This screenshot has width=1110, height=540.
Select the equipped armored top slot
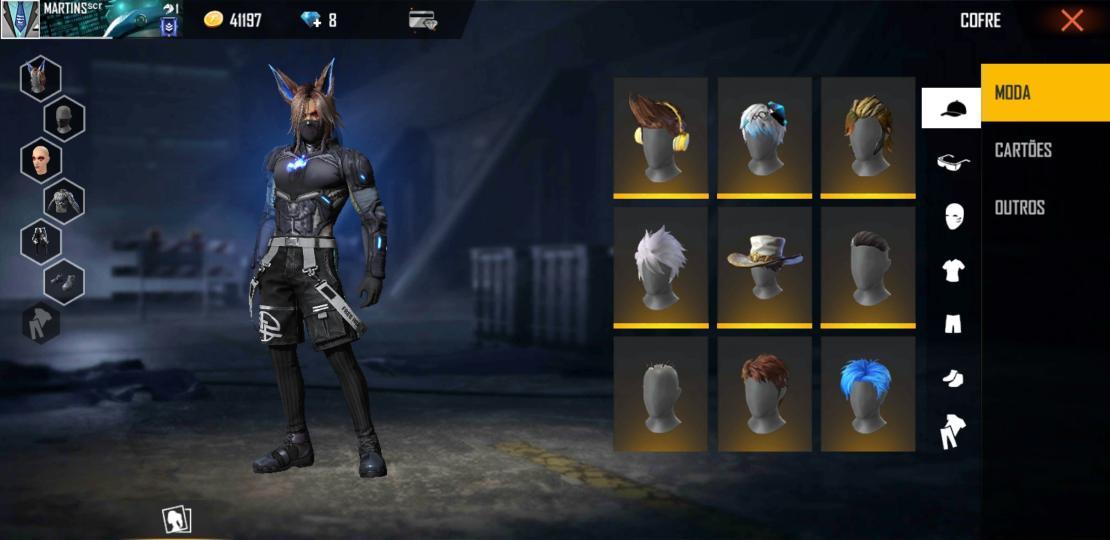(64, 200)
